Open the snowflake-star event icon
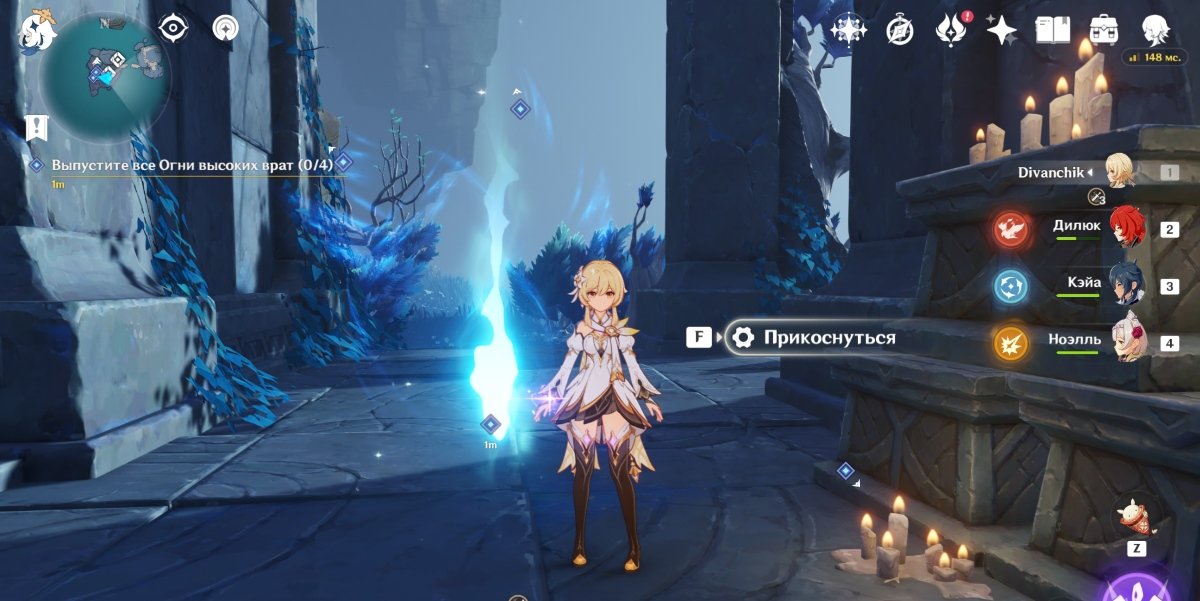Viewport: 1200px width, 601px height. tap(849, 30)
